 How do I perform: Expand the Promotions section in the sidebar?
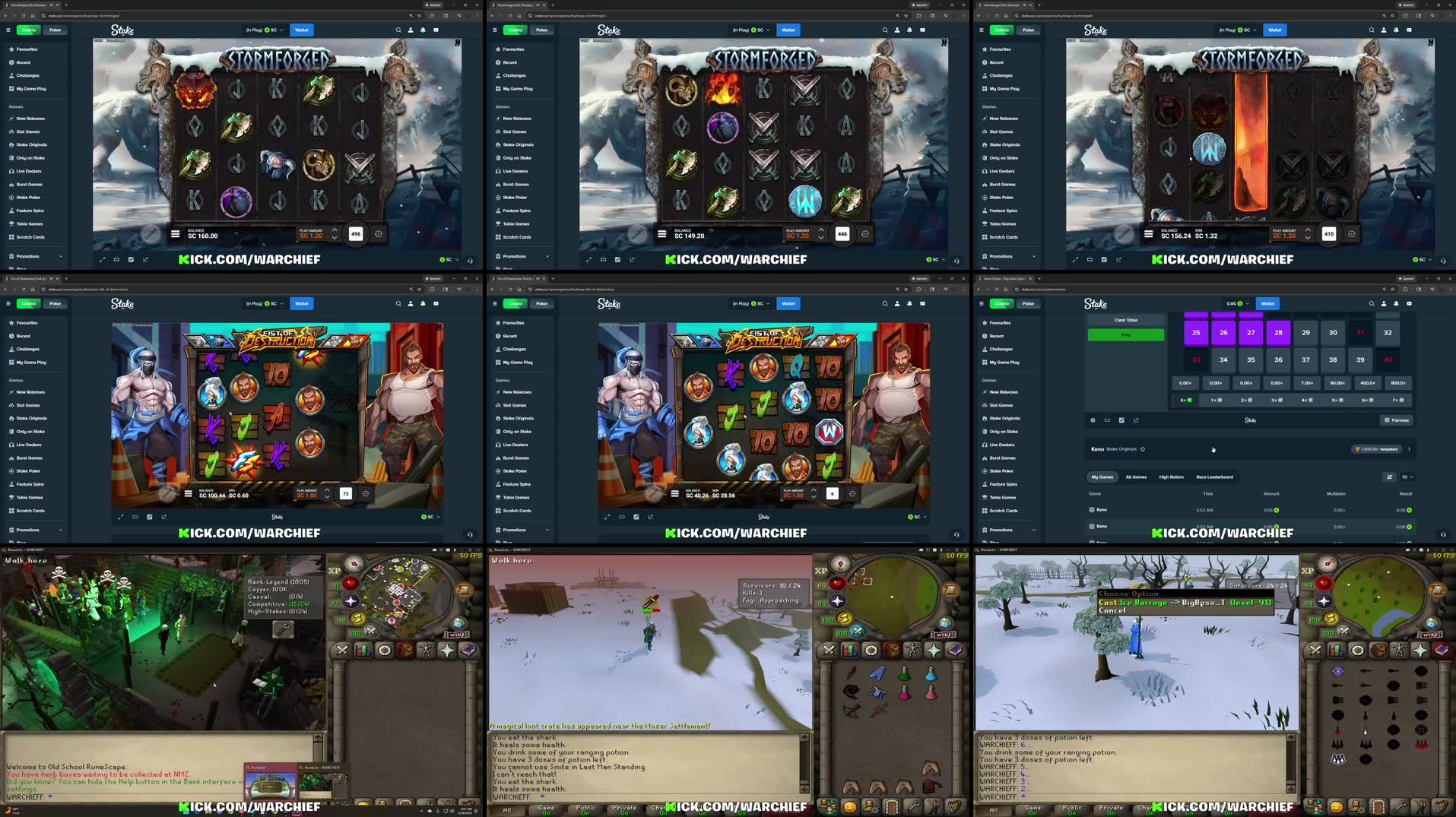(1001, 530)
